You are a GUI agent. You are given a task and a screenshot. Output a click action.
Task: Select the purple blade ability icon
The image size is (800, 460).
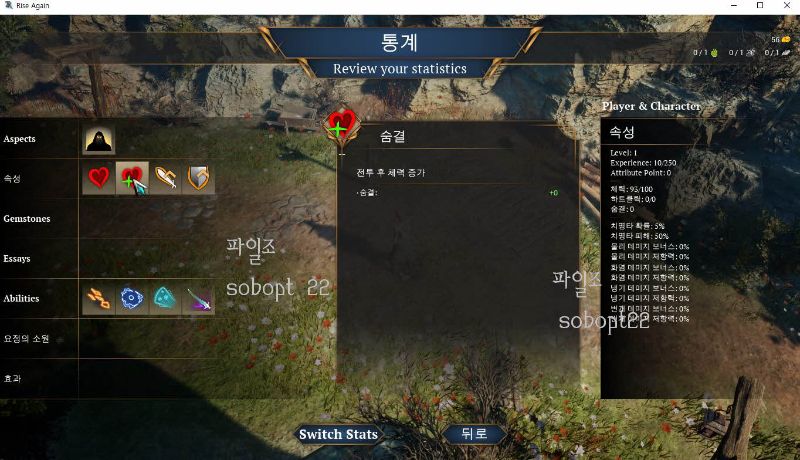[x=199, y=298]
